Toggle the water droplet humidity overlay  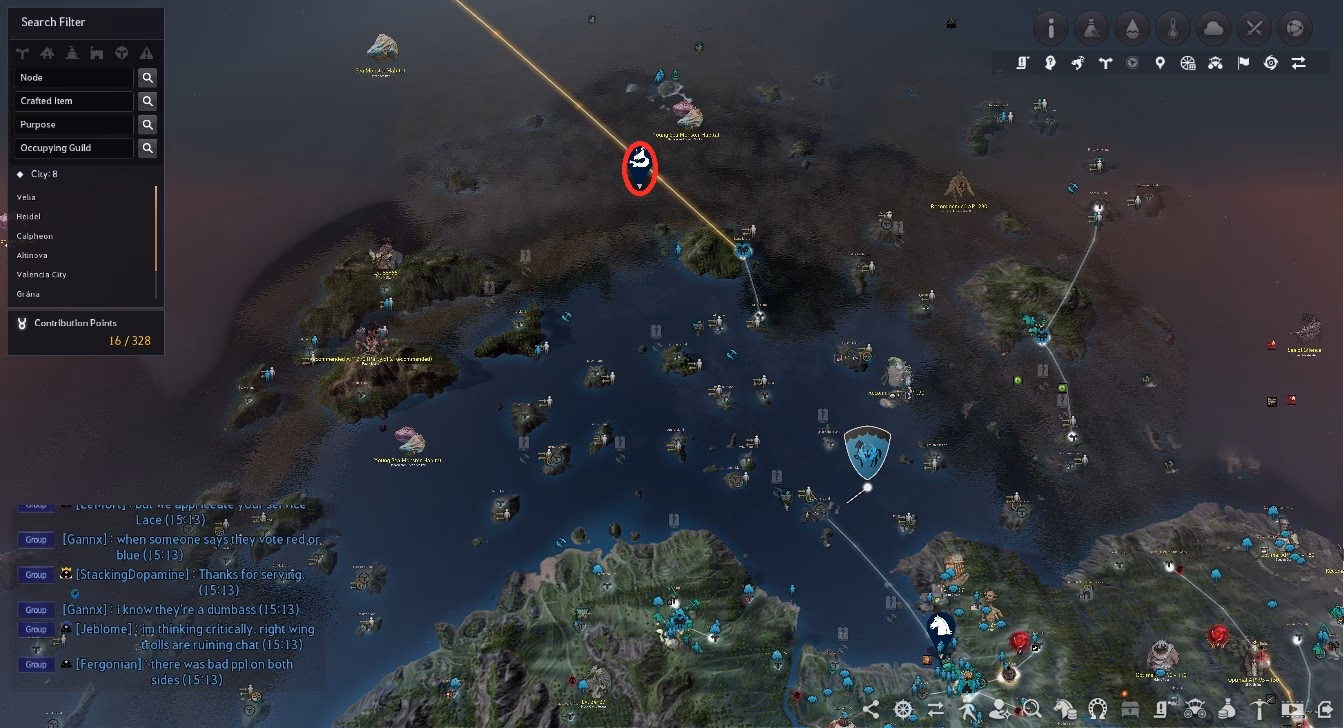1132,28
